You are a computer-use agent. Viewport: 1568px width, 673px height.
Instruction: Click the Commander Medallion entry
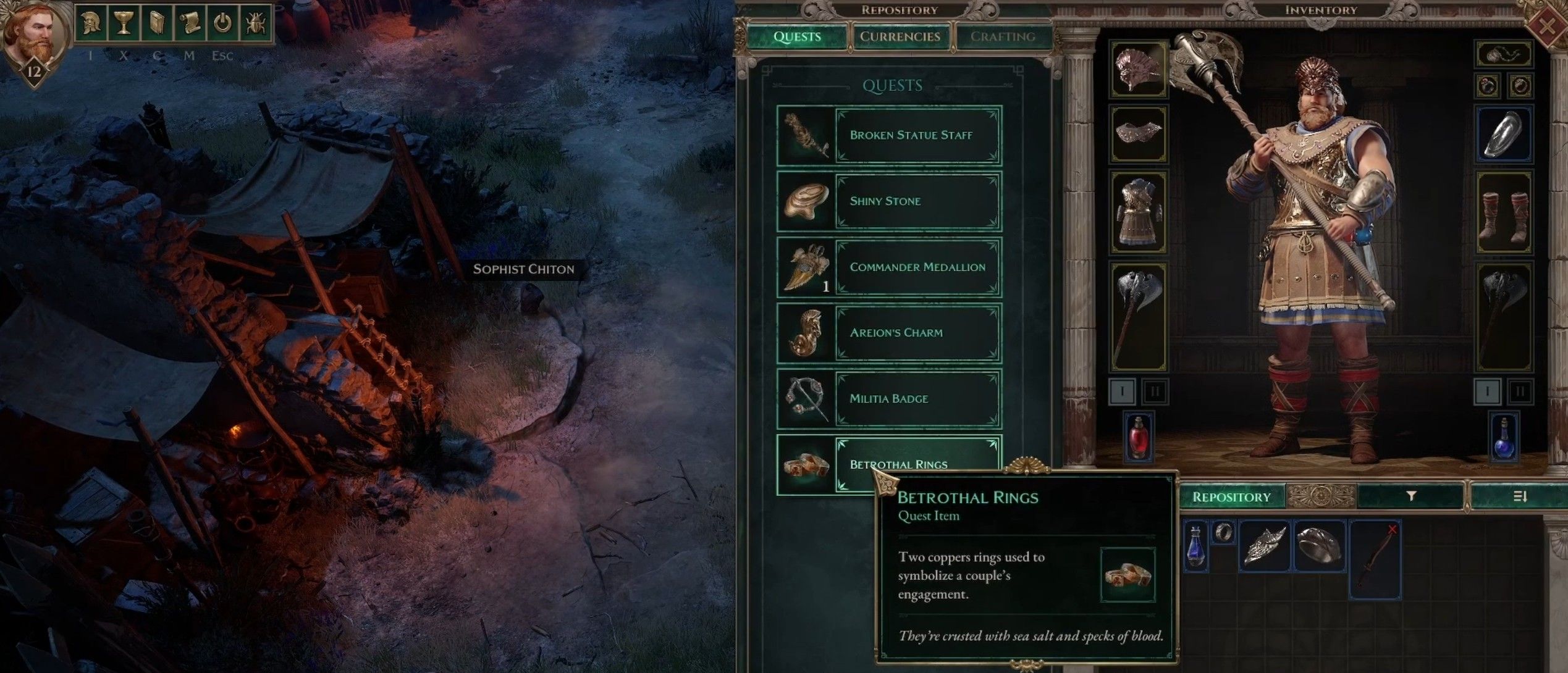click(x=917, y=267)
